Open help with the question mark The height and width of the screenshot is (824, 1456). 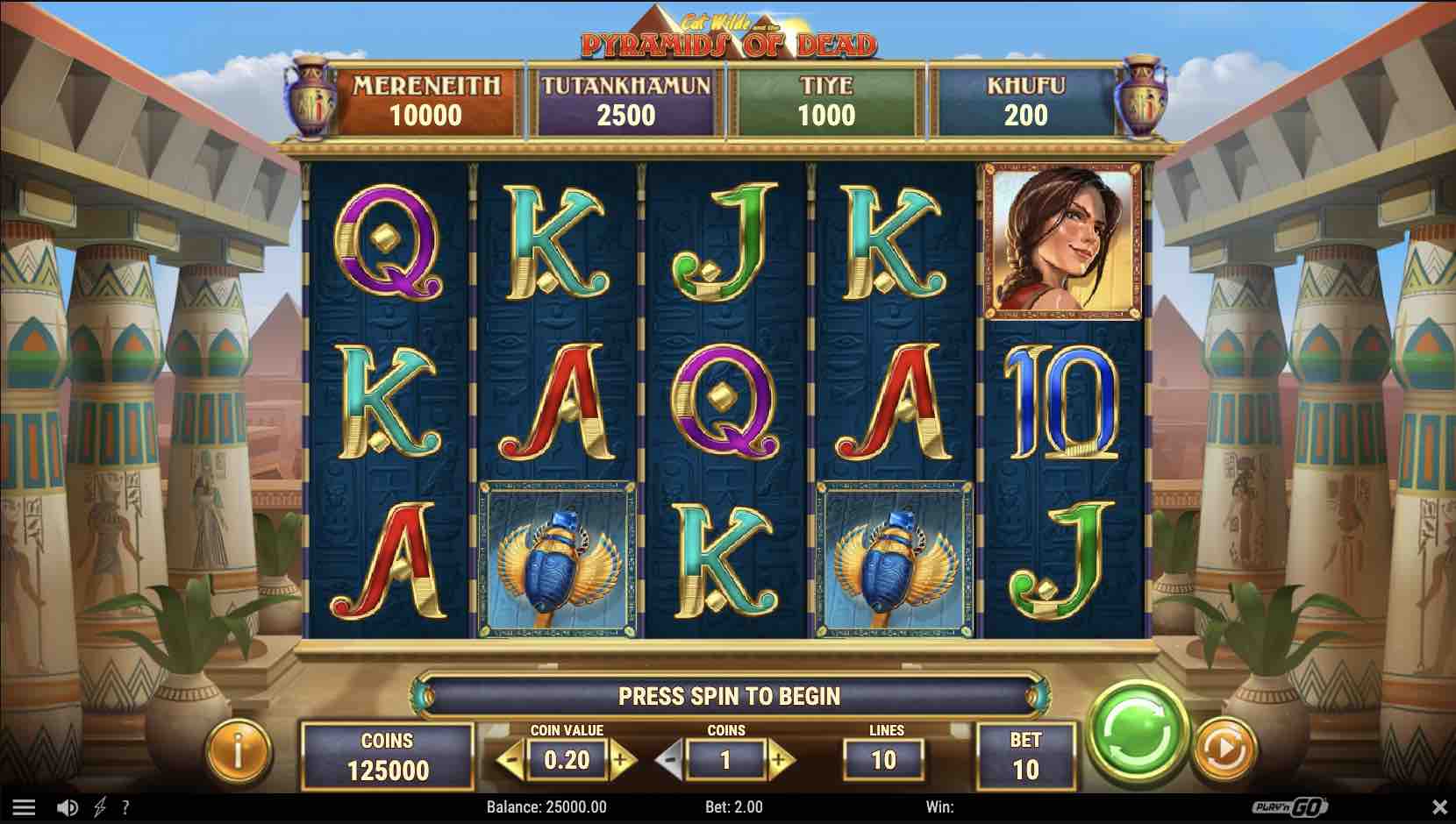125,807
